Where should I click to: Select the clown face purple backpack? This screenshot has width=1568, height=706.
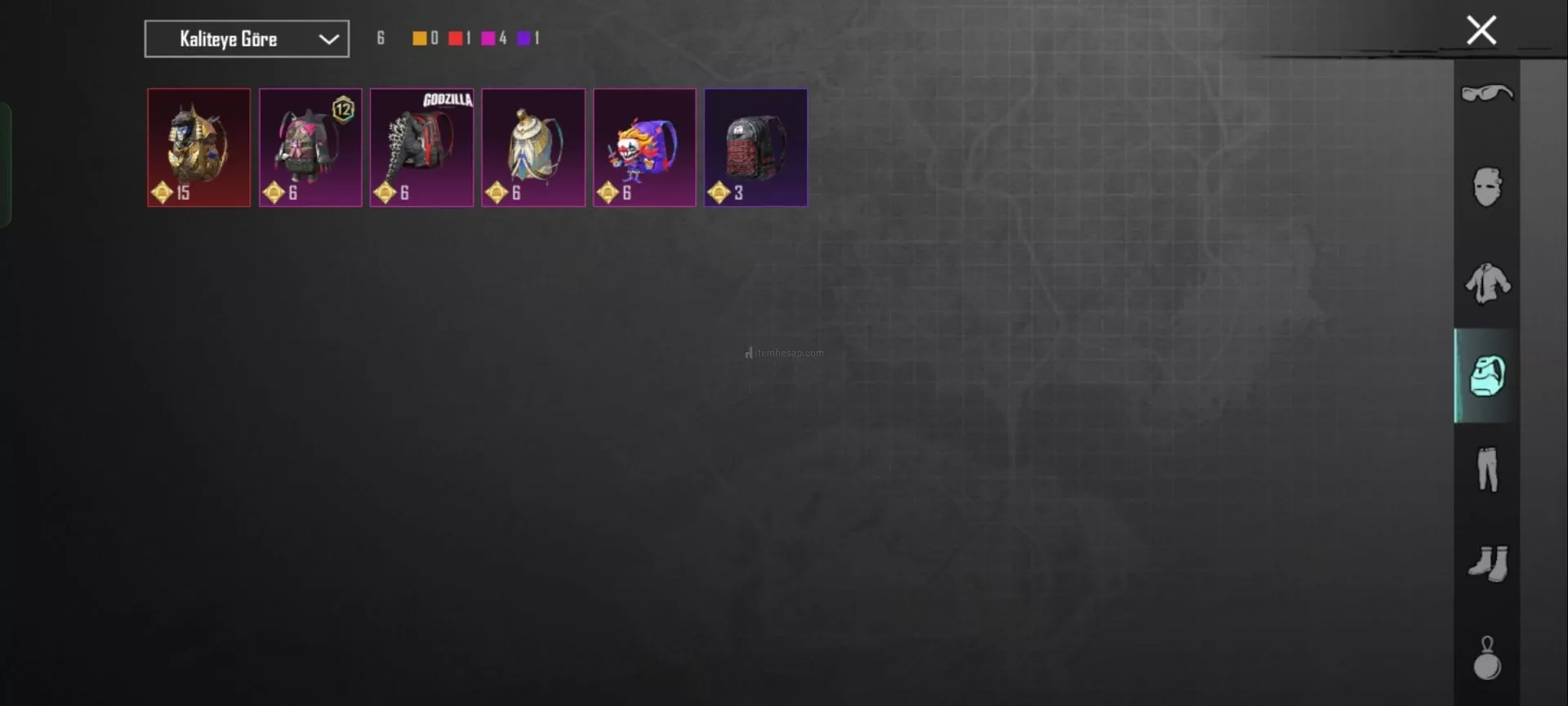pos(644,148)
